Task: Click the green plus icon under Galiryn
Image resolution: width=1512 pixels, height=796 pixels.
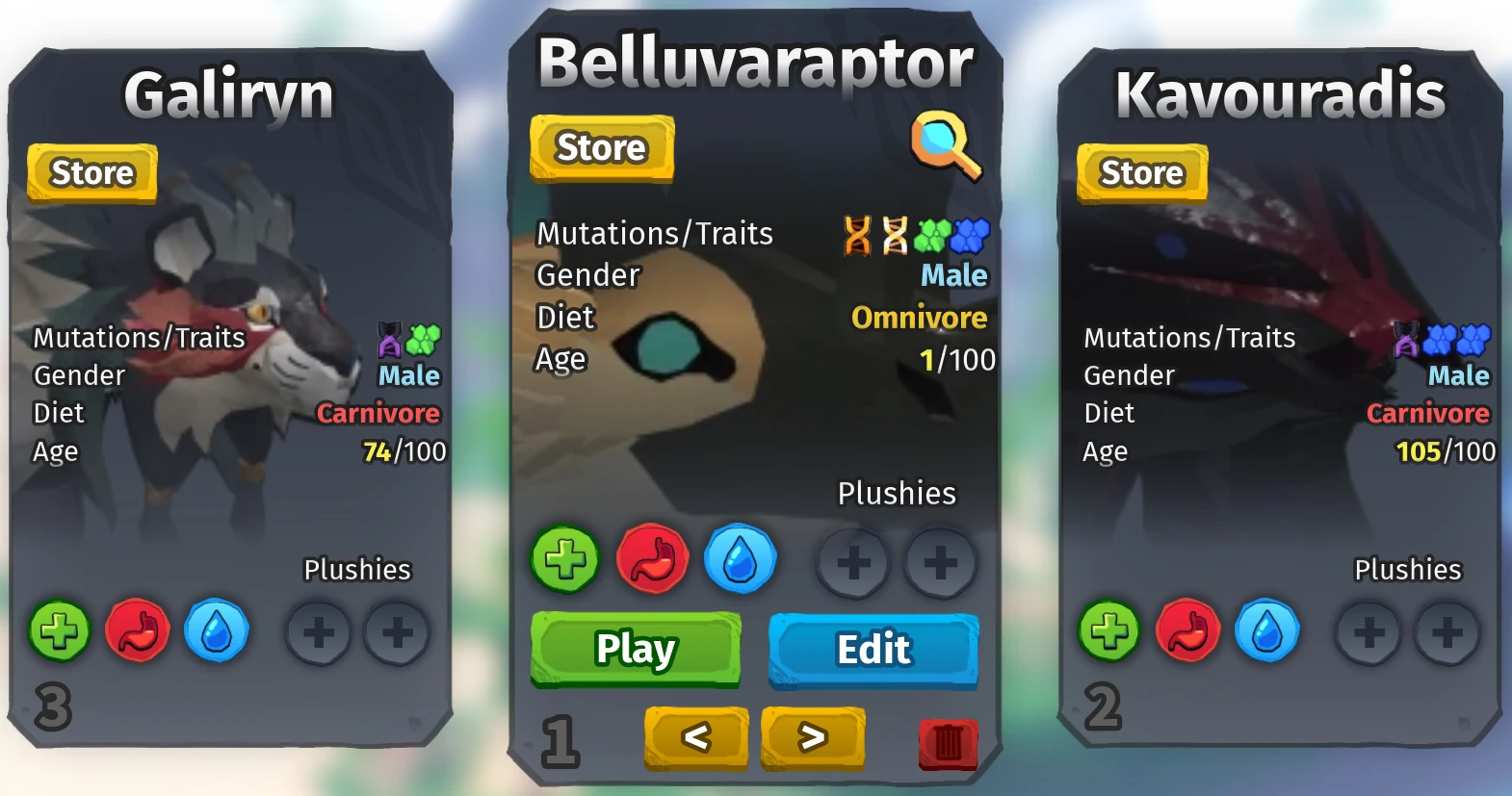Action: coord(60,630)
